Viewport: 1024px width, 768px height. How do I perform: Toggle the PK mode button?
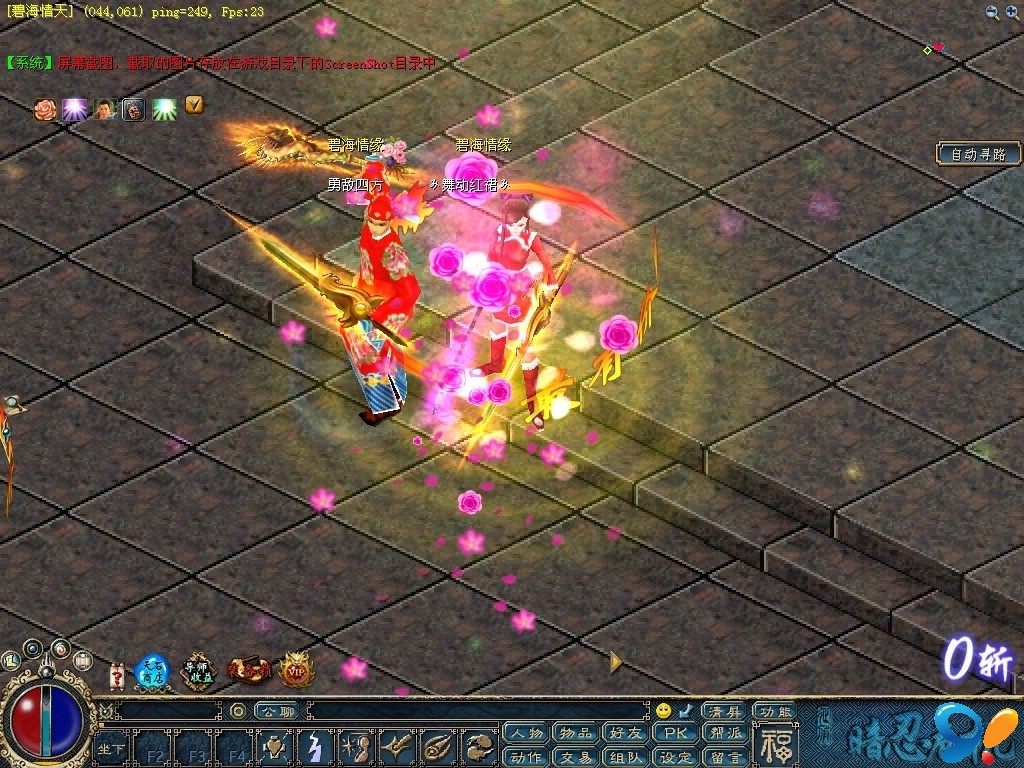(675, 733)
